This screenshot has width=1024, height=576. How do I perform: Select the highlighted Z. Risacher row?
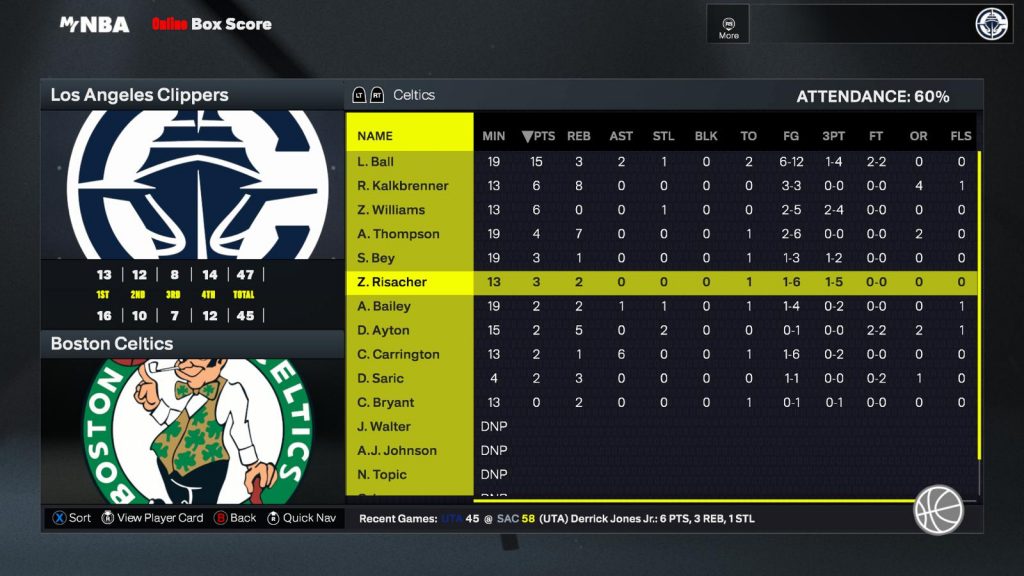tap(392, 282)
